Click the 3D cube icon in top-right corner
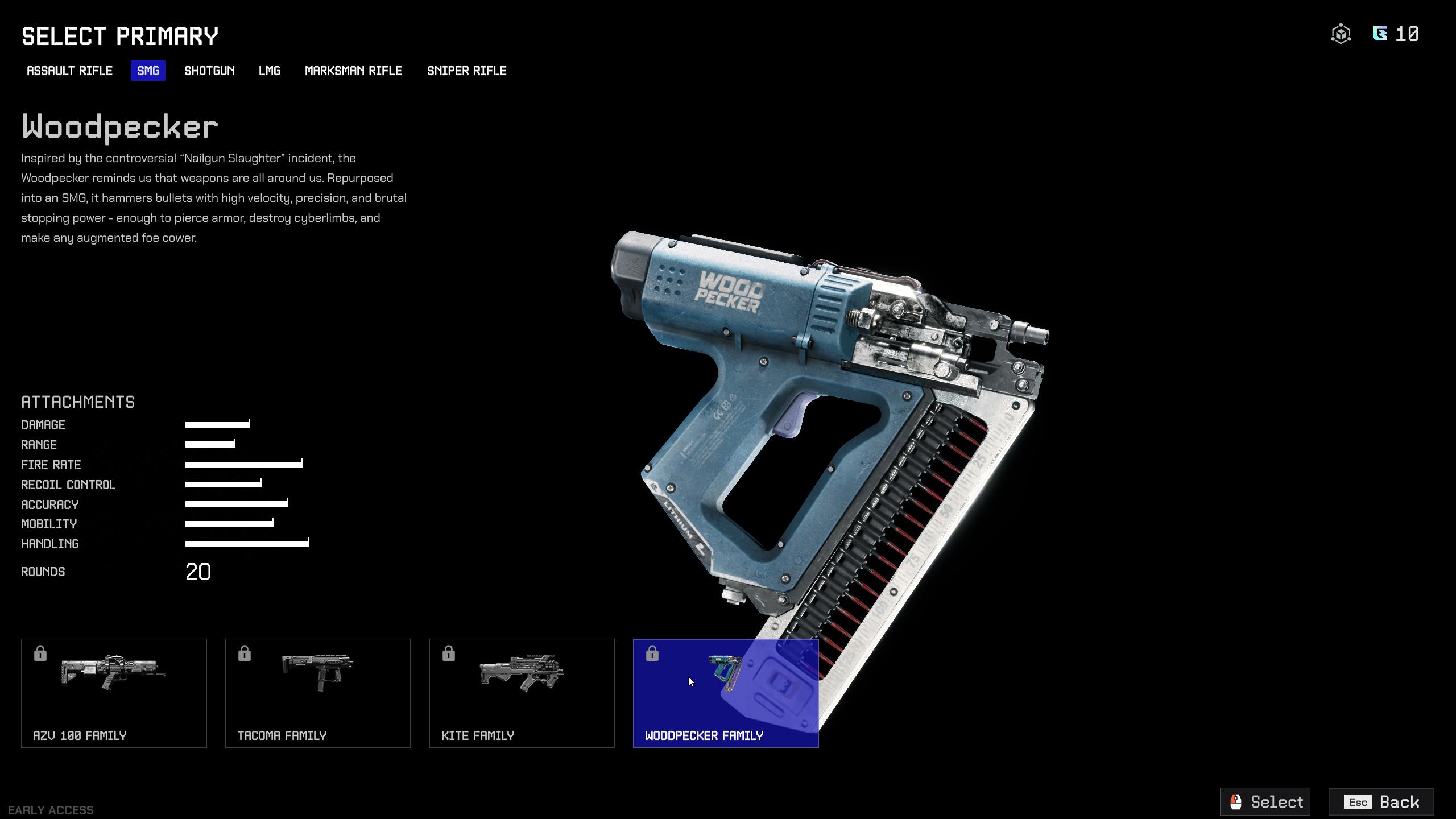1456x819 pixels. (1341, 34)
